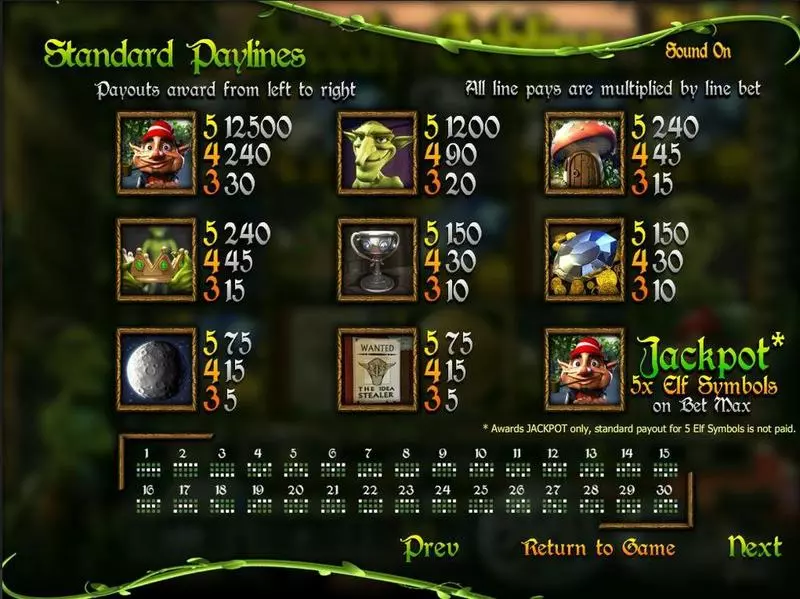Screen dimensions: 800x599
Task: Toggle the Sound On setting
Action: point(700,50)
